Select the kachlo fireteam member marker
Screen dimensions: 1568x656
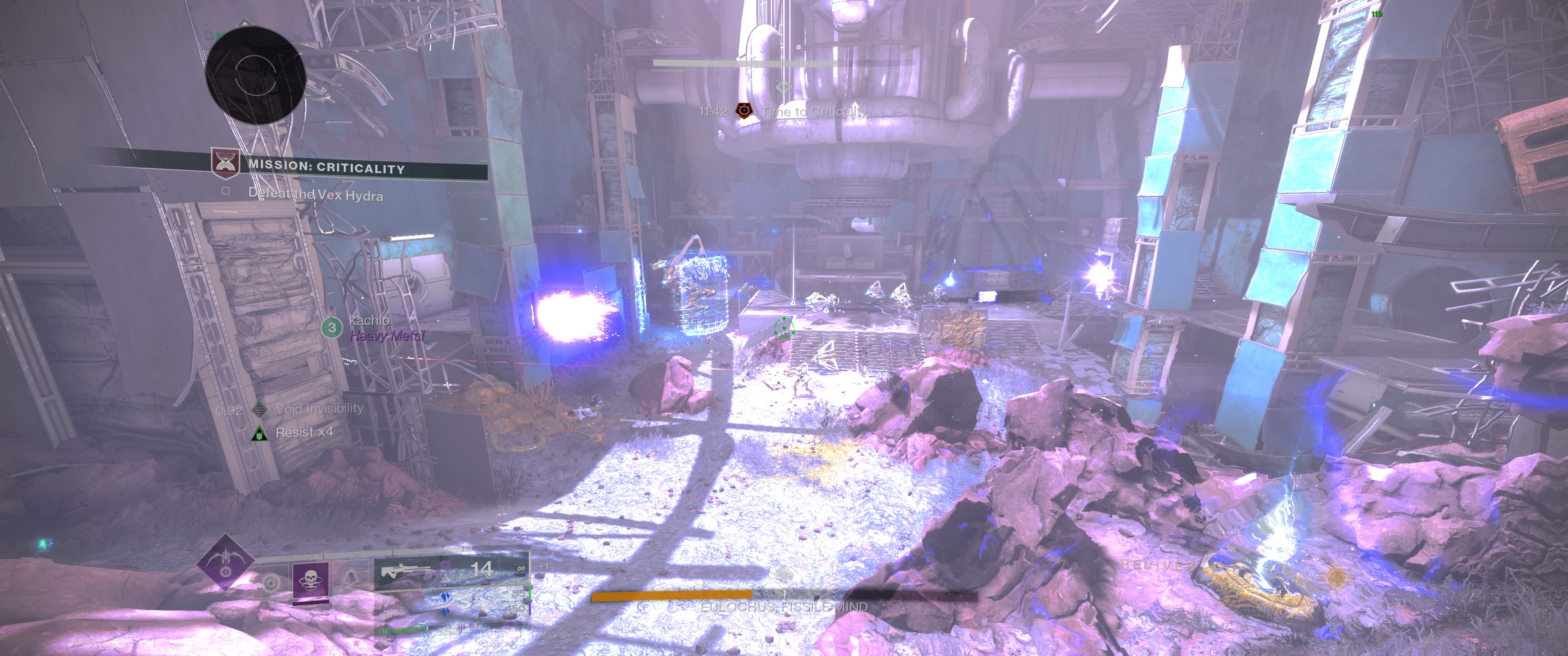click(x=332, y=328)
